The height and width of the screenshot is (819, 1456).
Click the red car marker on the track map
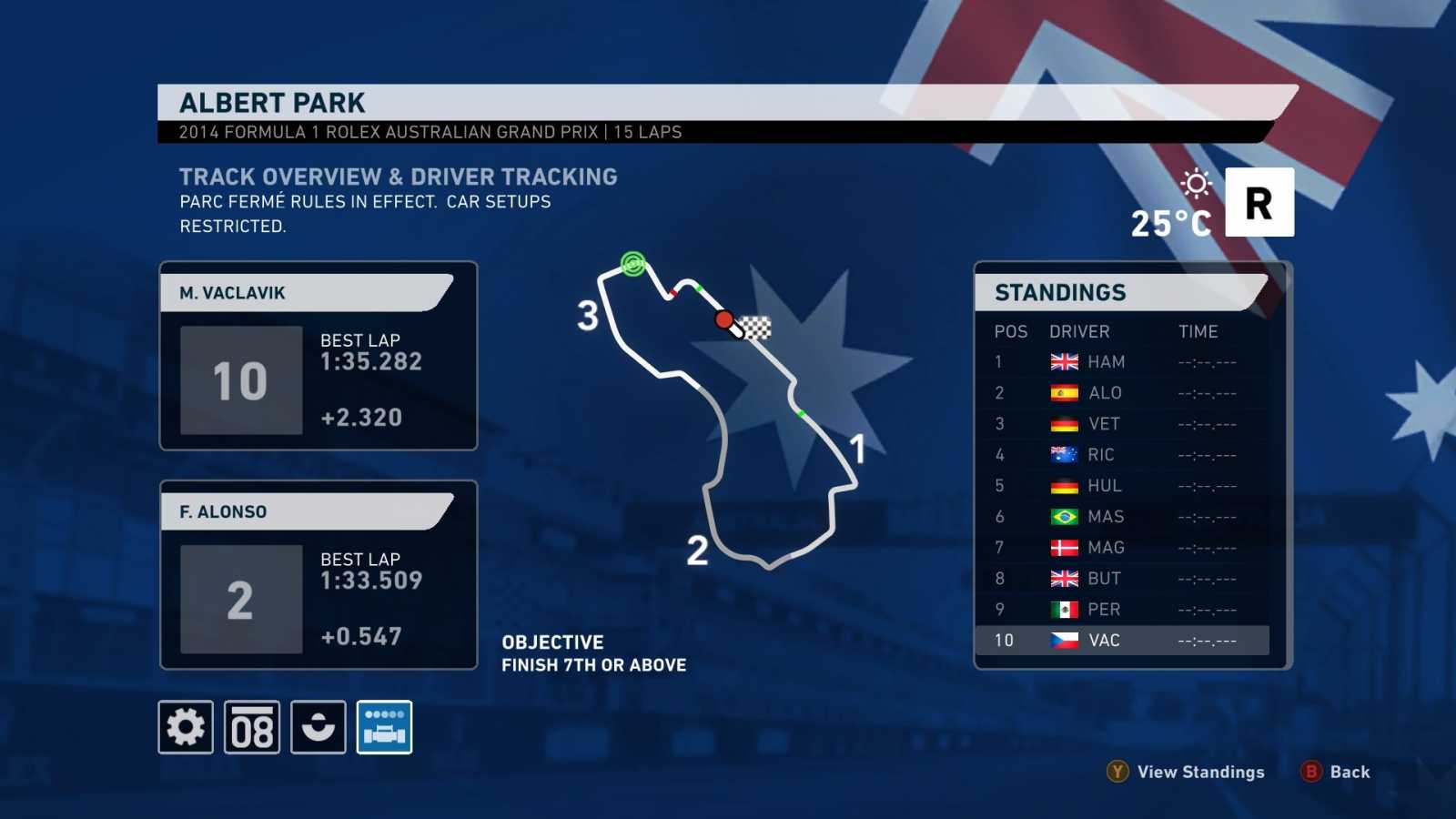(x=724, y=320)
